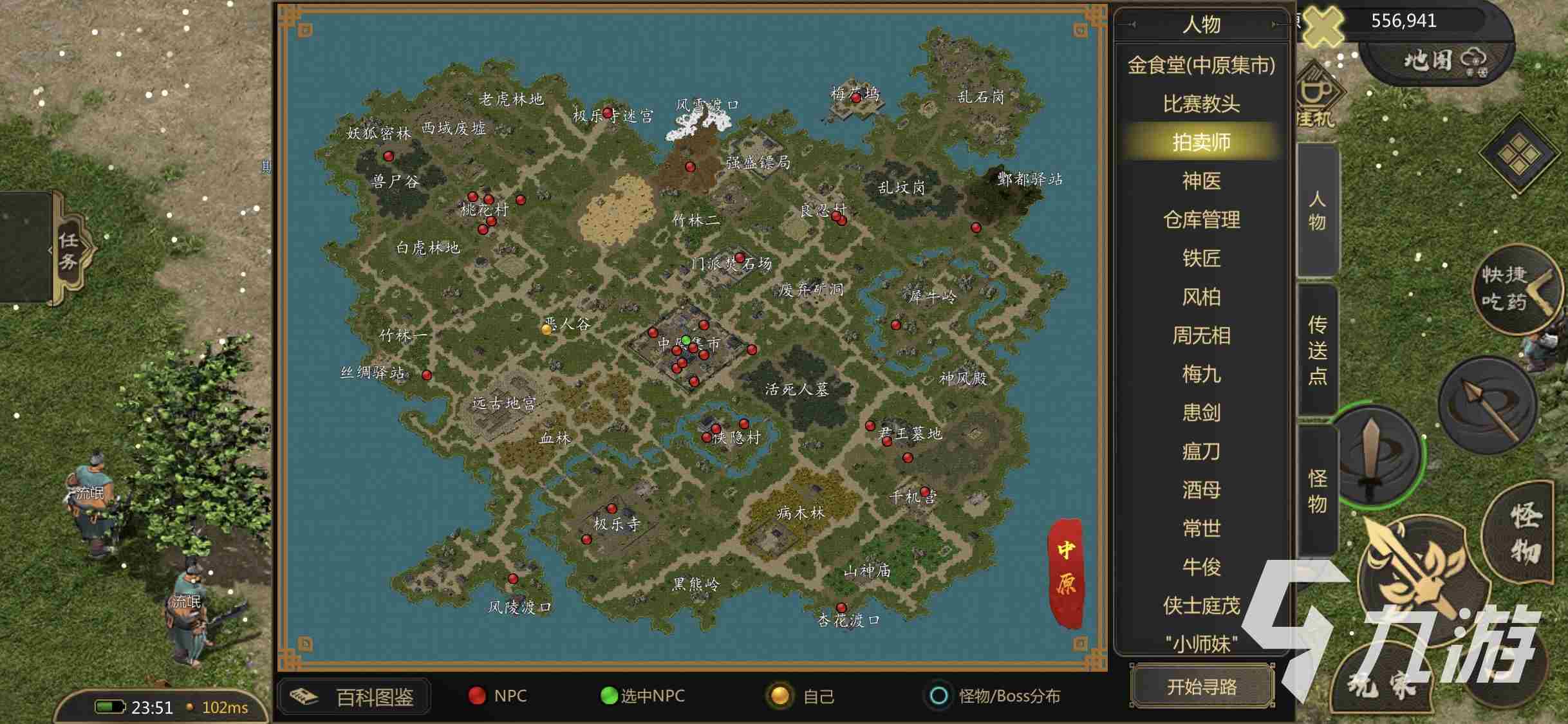Use the 快捷吃药 quick potion button

coord(1513,290)
